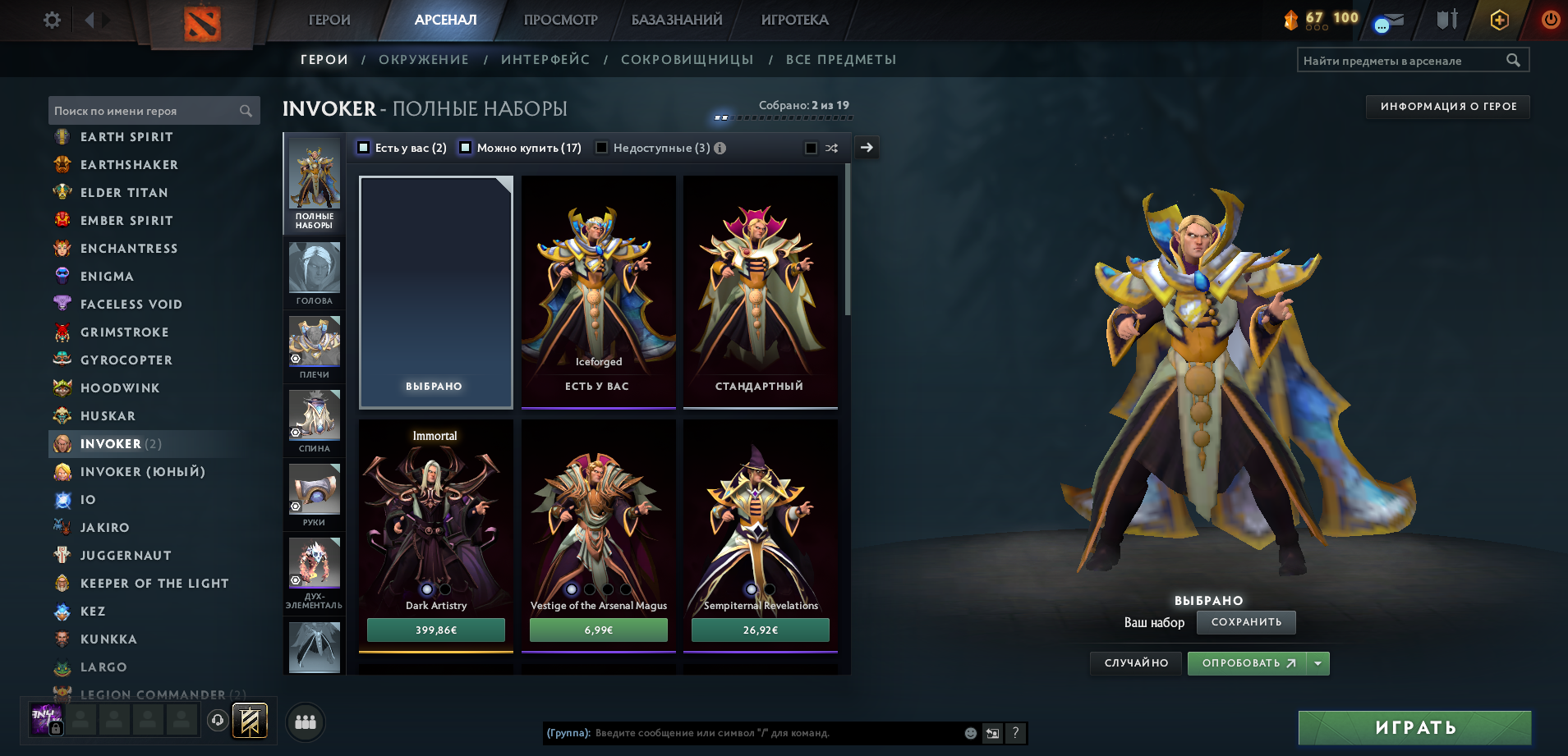Open the СОКРОВИЩНИЦЫ breadcrumb section
Viewport: 1568px width, 756px height.
coord(687,59)
